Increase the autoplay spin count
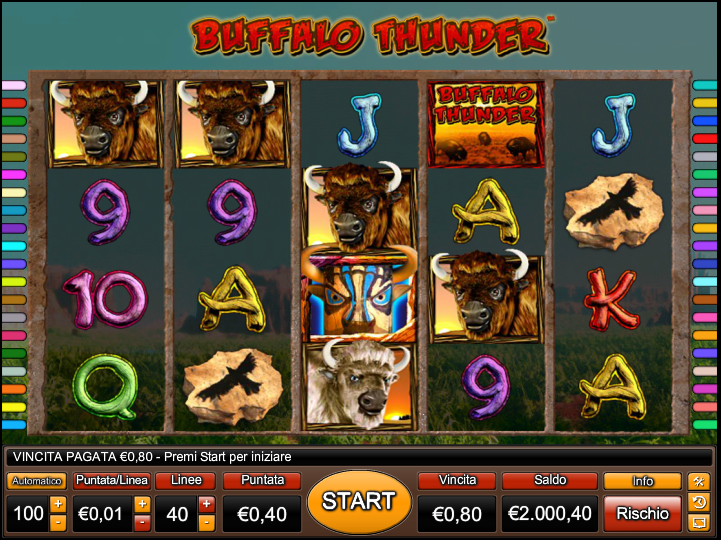 tap(58, 504)
